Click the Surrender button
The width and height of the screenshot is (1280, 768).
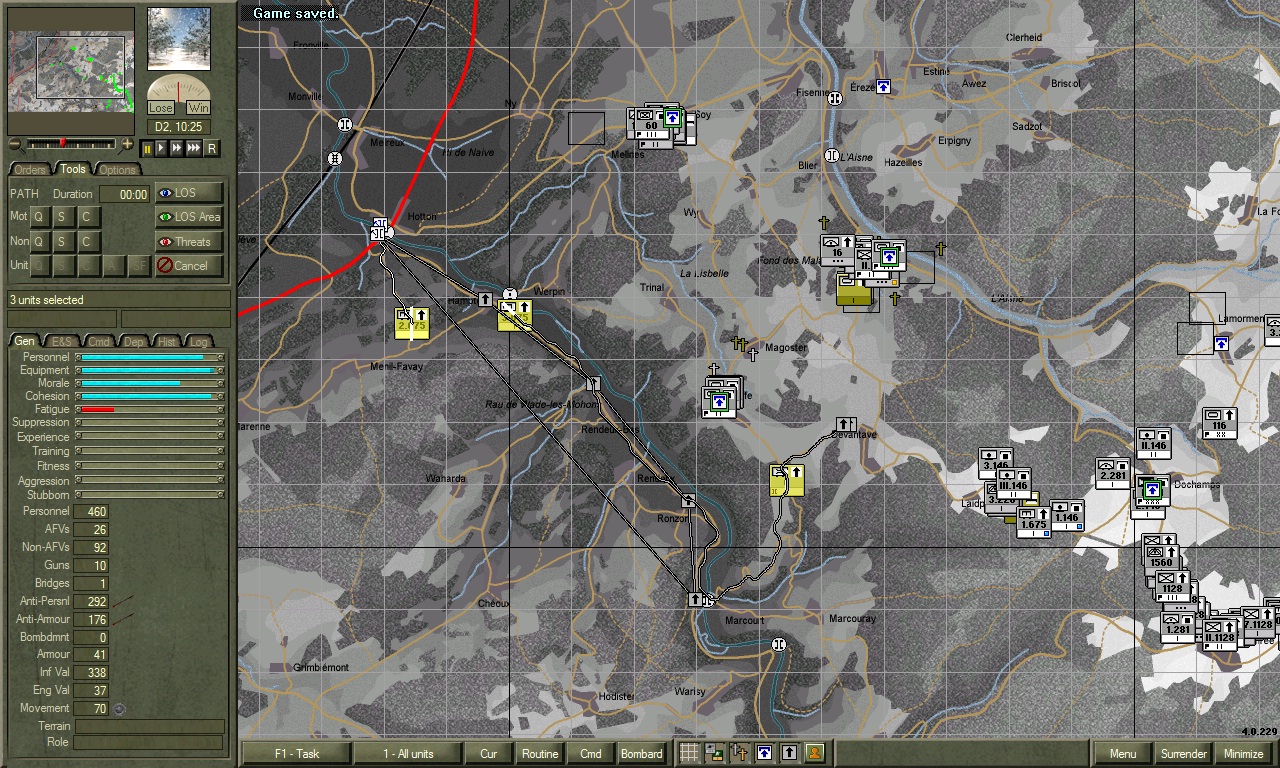[x=1183, y=754]
